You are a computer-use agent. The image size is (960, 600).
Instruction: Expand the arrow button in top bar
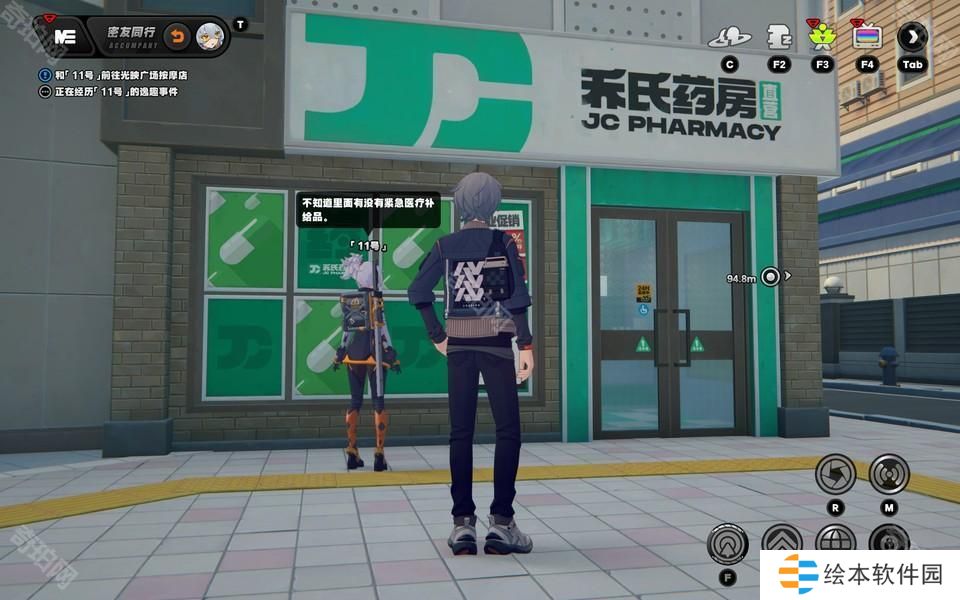(912, 38)
